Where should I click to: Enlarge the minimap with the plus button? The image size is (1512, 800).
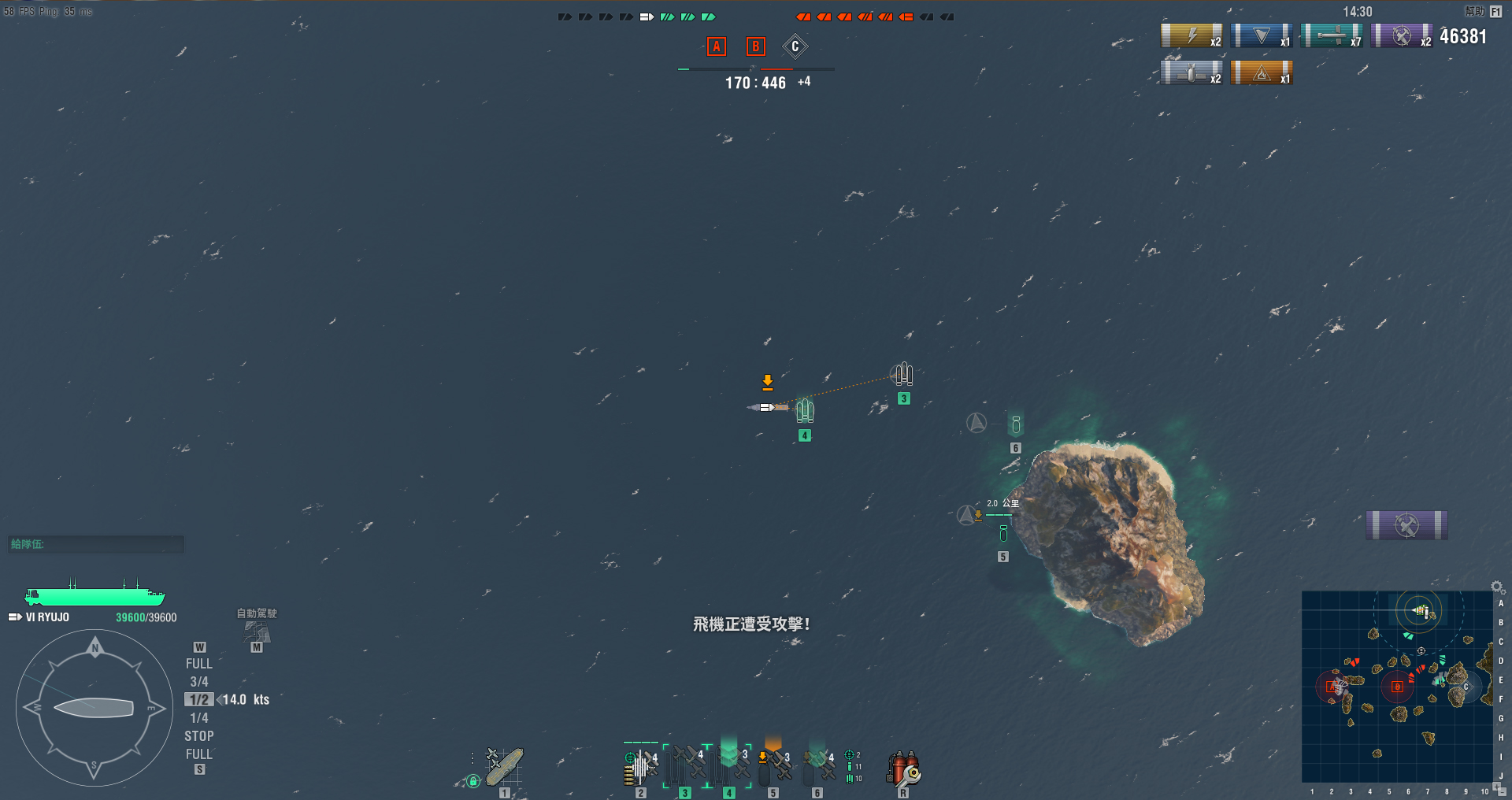pos(1496,787)
